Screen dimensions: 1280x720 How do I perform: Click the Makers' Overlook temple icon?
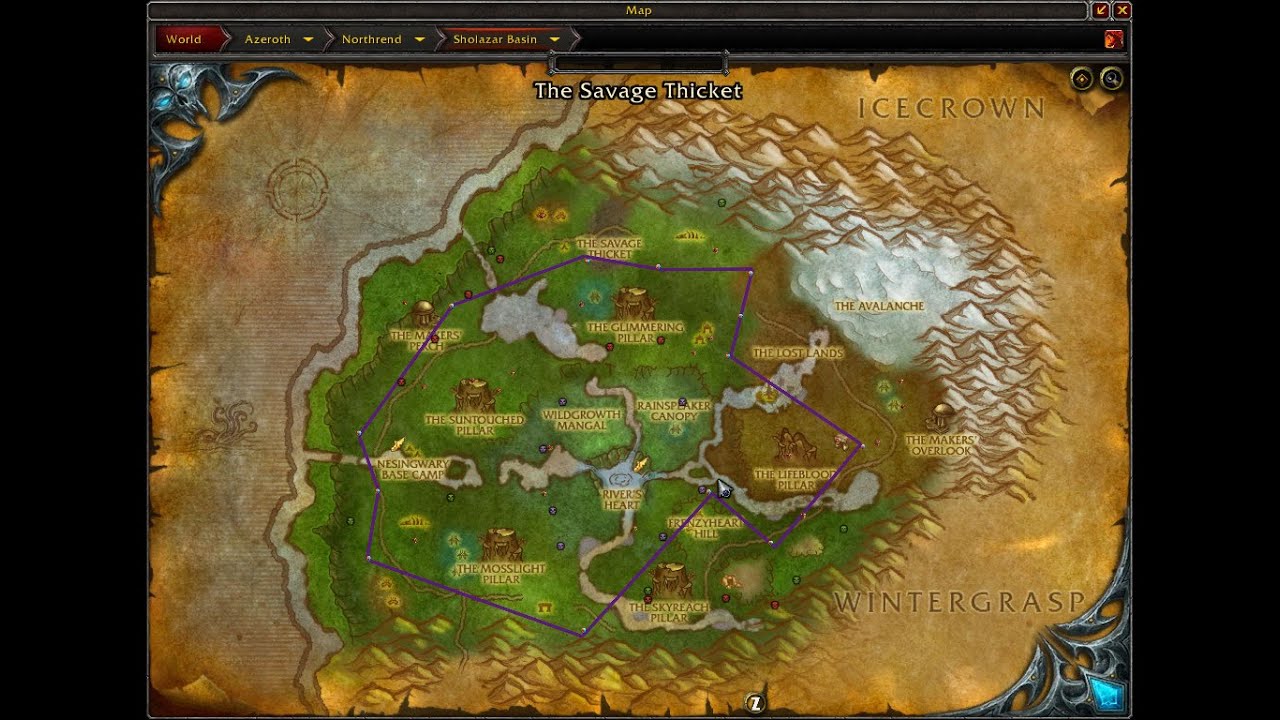(941, 420)
